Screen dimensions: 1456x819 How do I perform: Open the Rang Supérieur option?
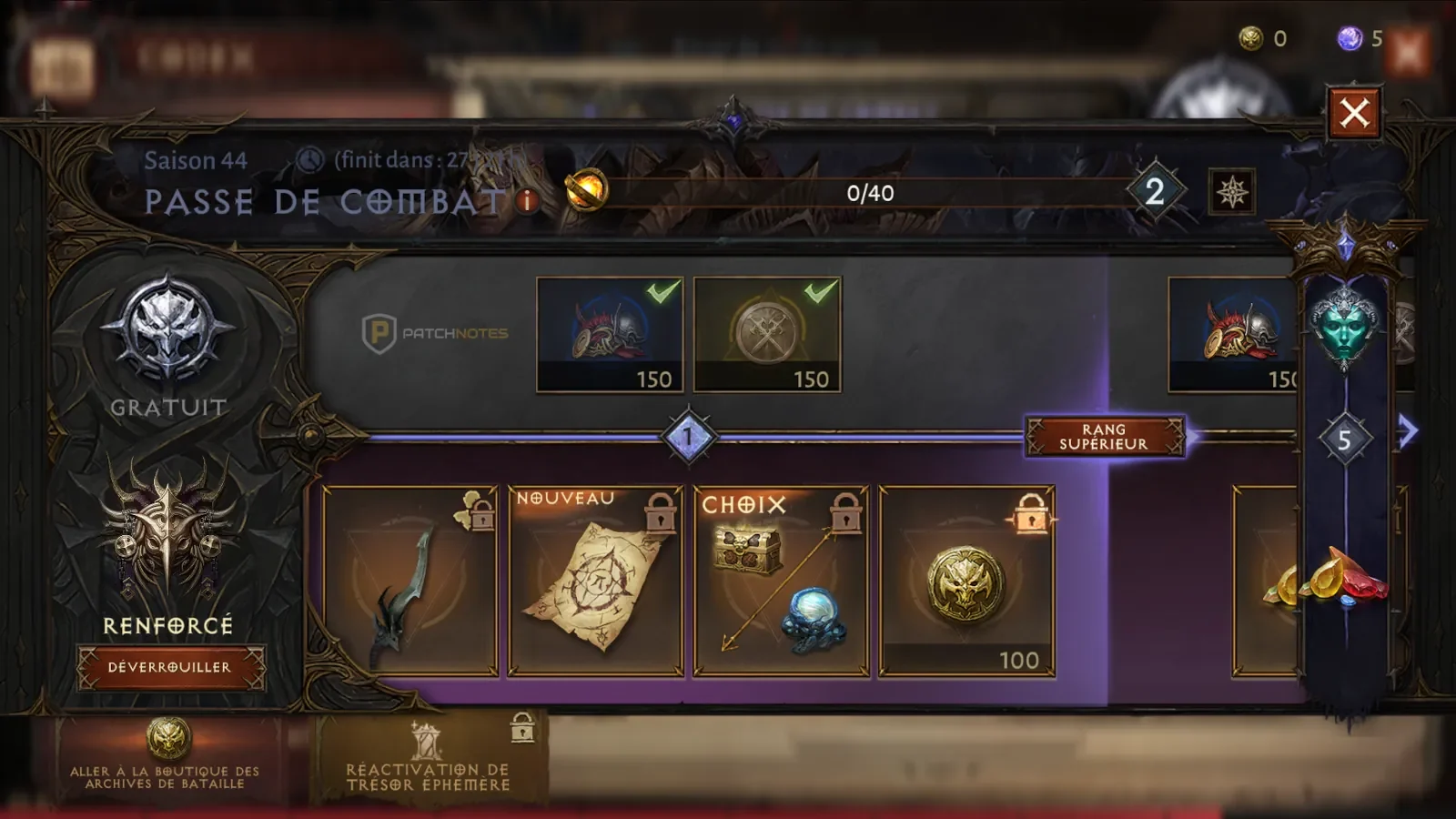pyautogui.click(x=1104, y=437)
